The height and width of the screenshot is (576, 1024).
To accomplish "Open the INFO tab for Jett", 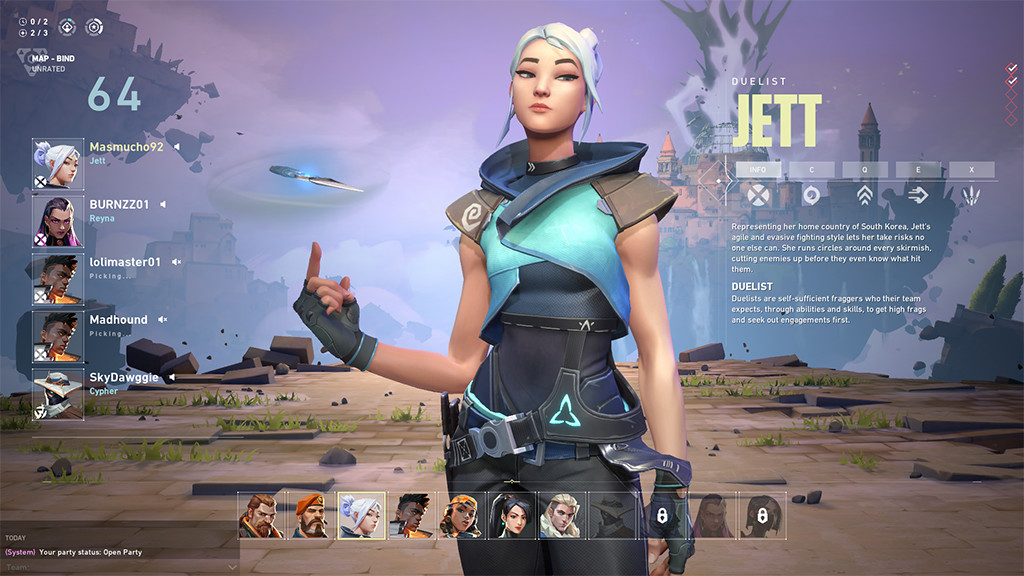I will (759, 170).
